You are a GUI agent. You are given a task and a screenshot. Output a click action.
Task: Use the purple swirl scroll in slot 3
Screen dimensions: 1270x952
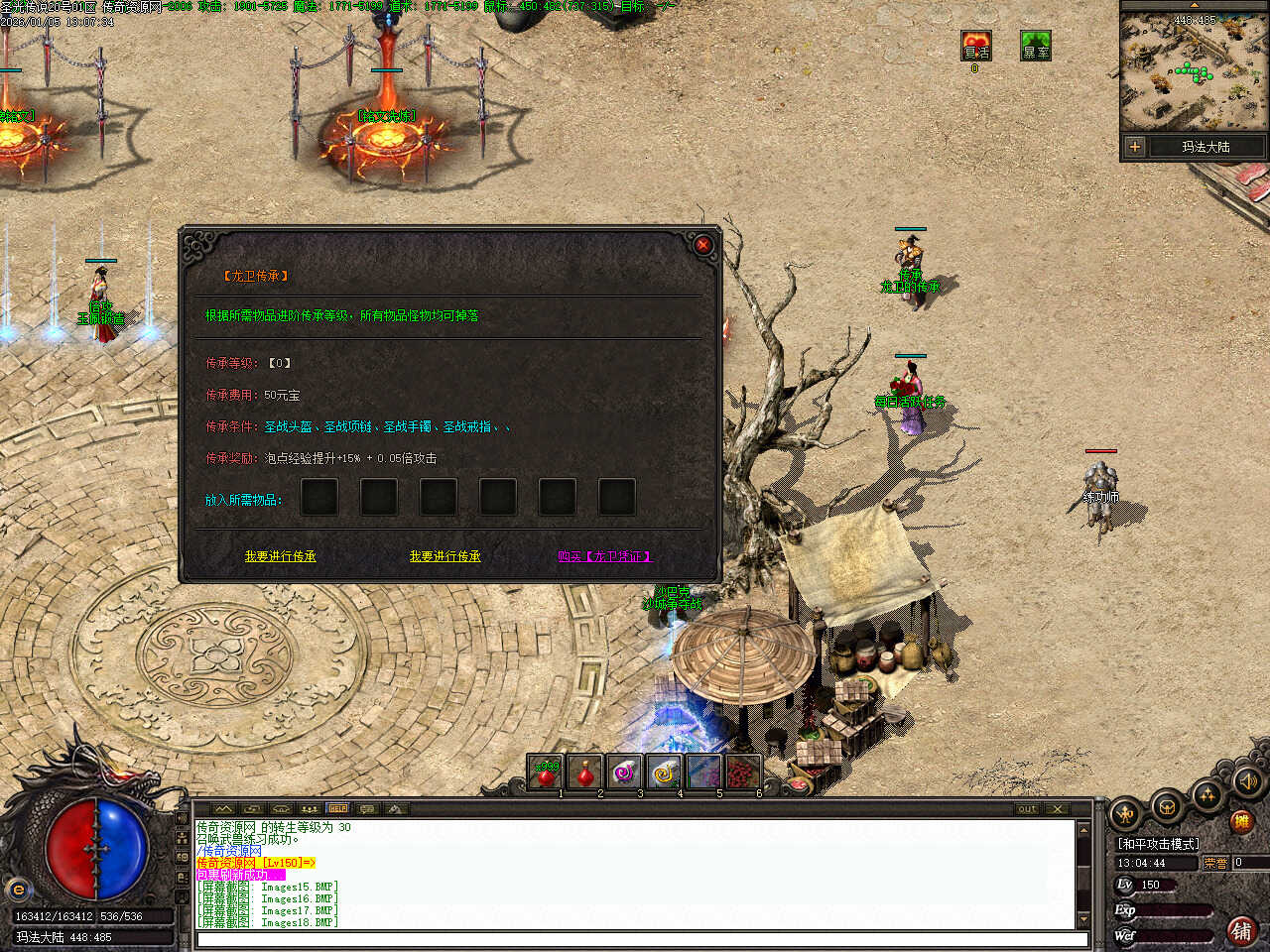624,772
